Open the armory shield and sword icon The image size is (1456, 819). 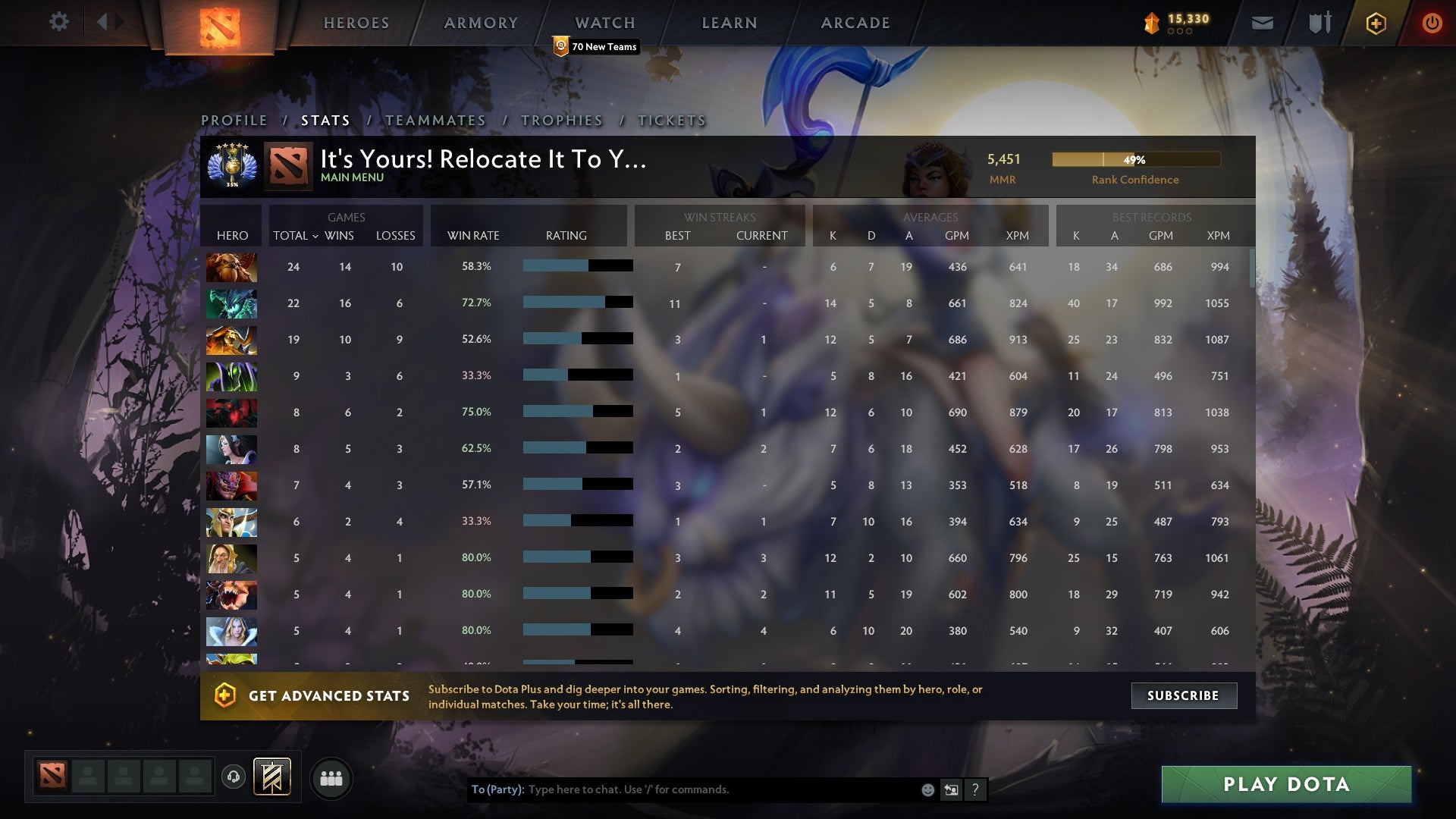[1319, 23]
